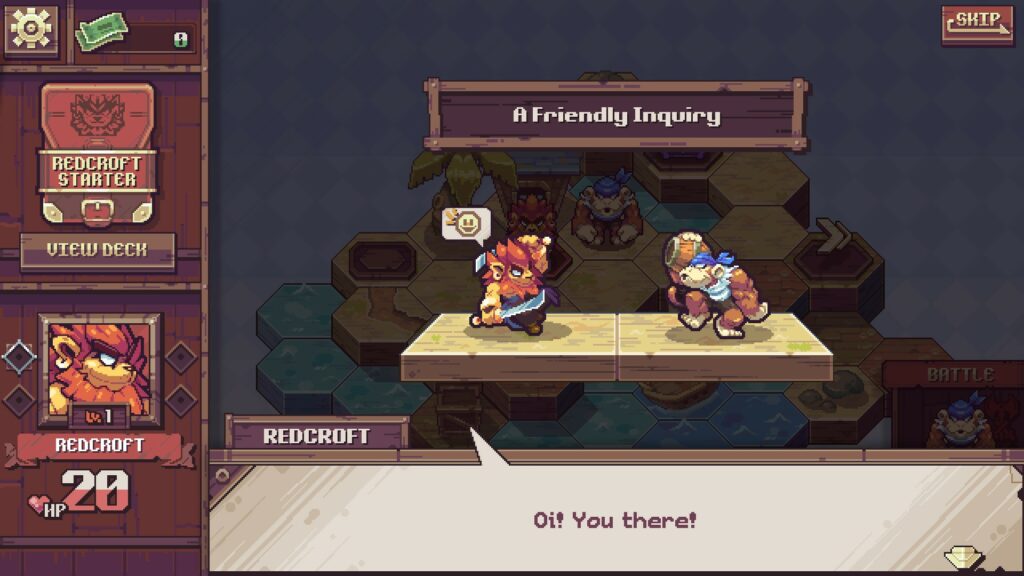
Task: Skip the cutscene dialogue
Action: [976, 24]
